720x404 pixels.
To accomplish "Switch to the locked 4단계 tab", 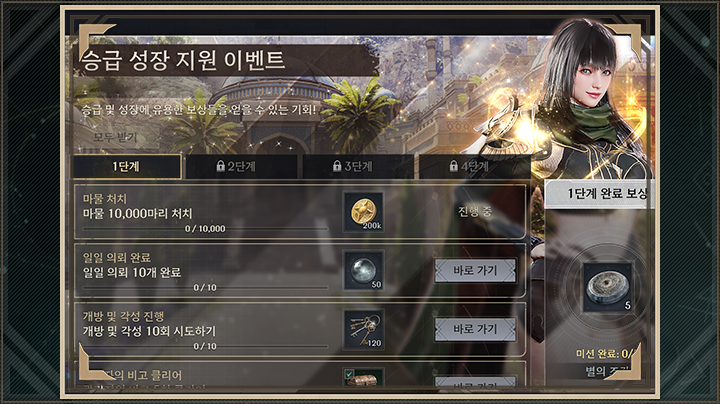I will tap(472, 166).
